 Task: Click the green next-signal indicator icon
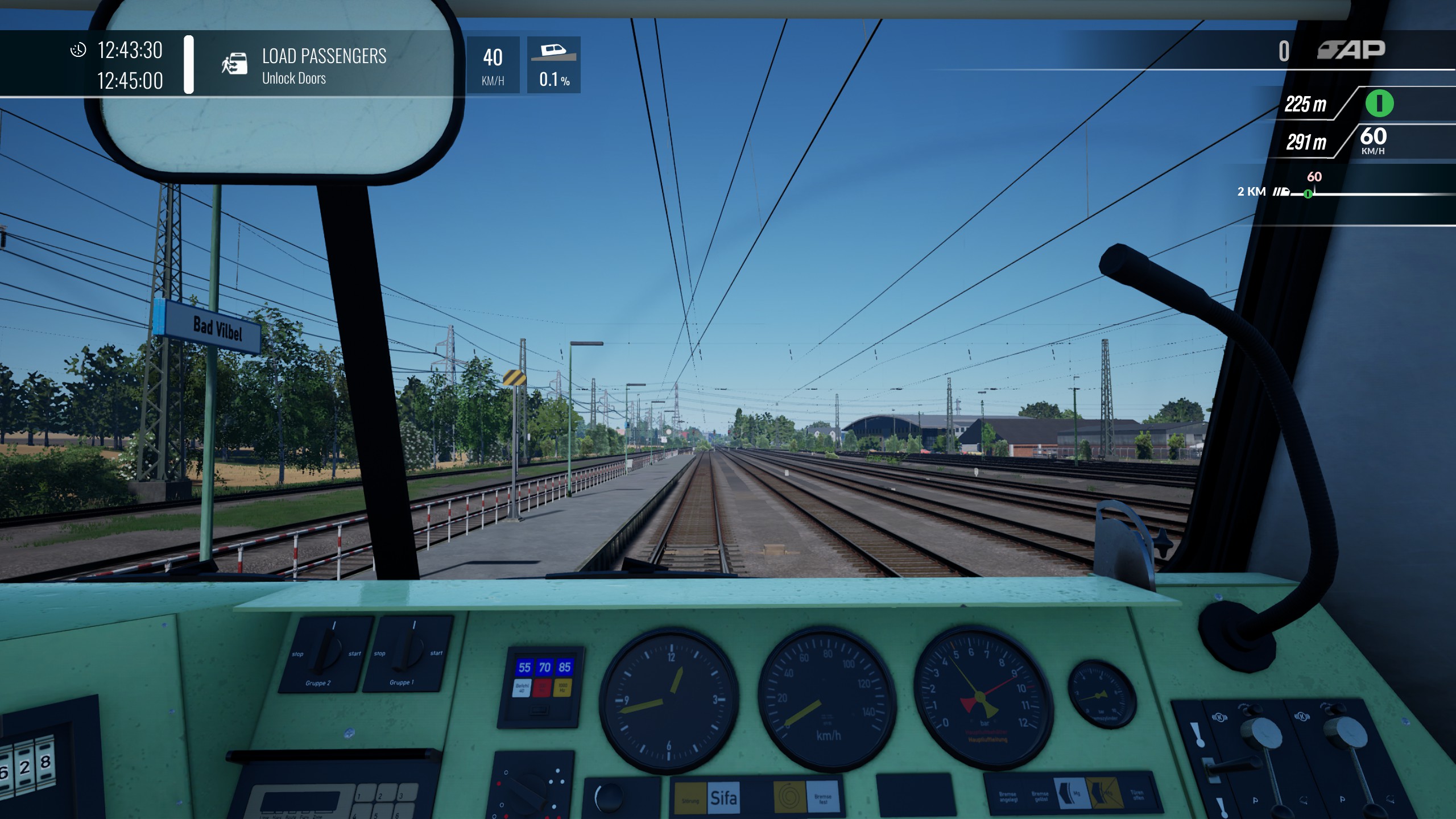1379,104
